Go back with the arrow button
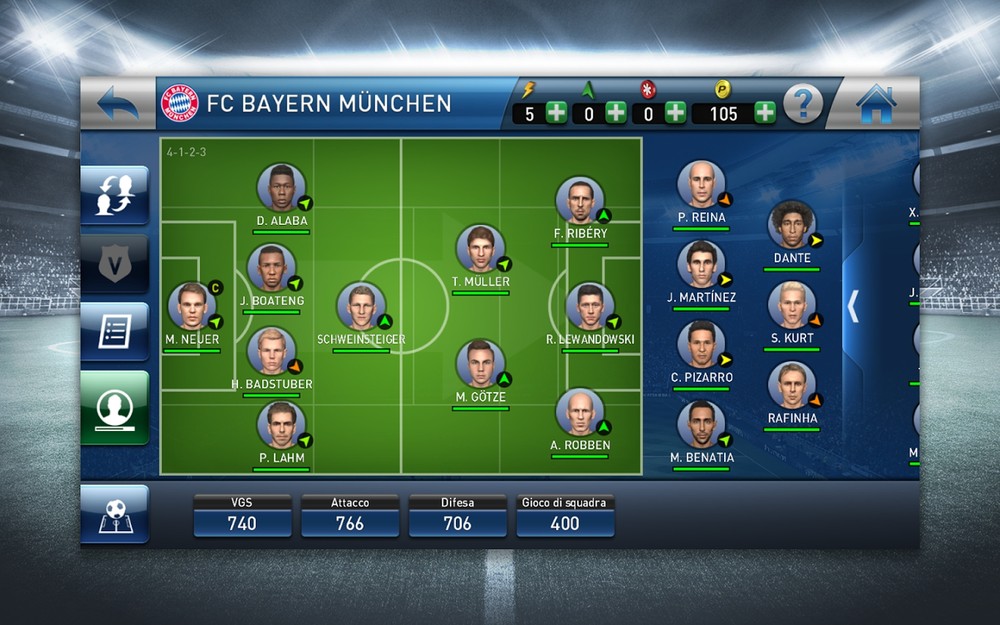Viewport: 1000px width, 625px height. (x=118, y=103)
